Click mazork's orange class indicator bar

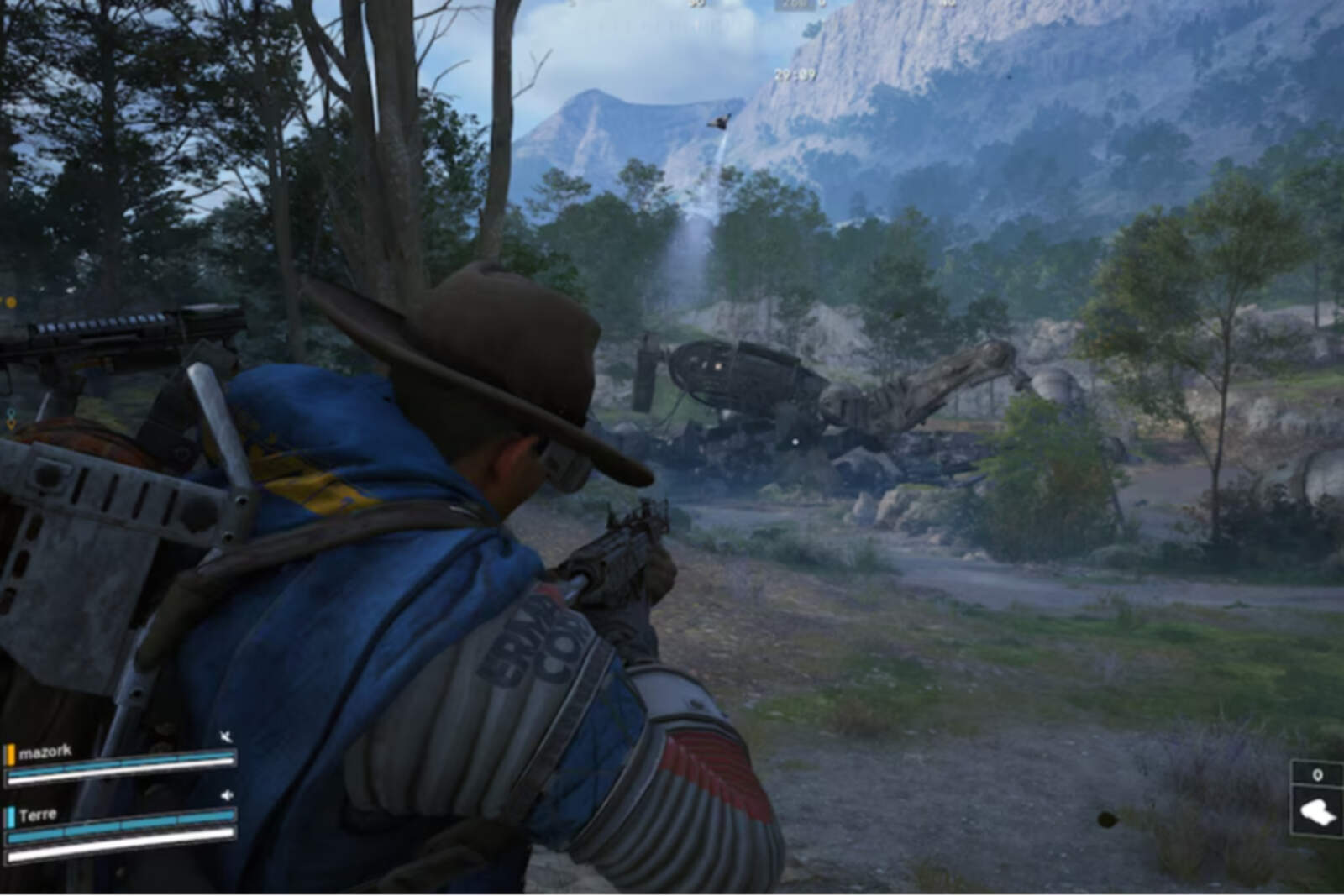tap(10, 752)
